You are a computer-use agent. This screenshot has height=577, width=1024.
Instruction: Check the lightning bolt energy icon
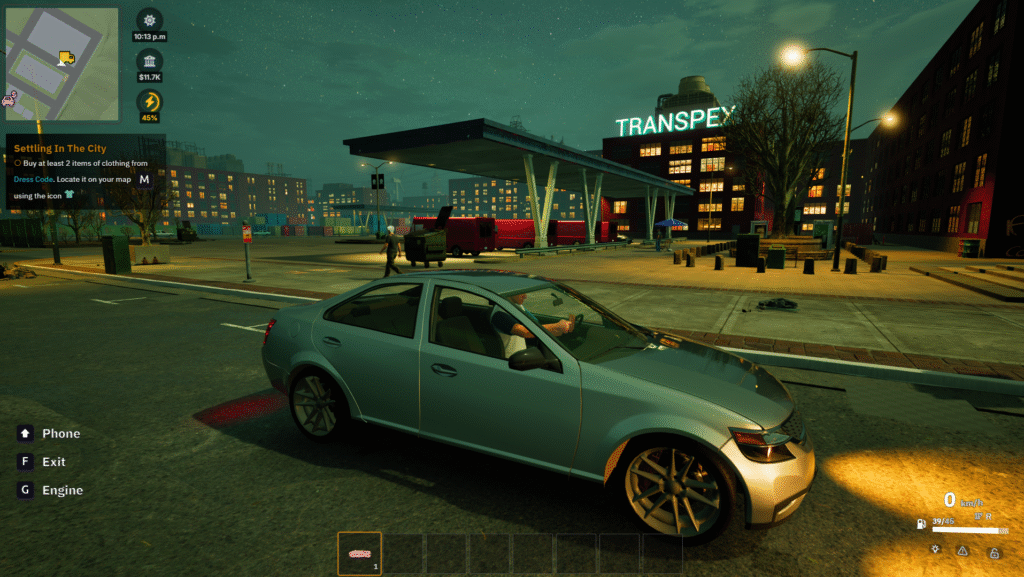tap(150, 101)
